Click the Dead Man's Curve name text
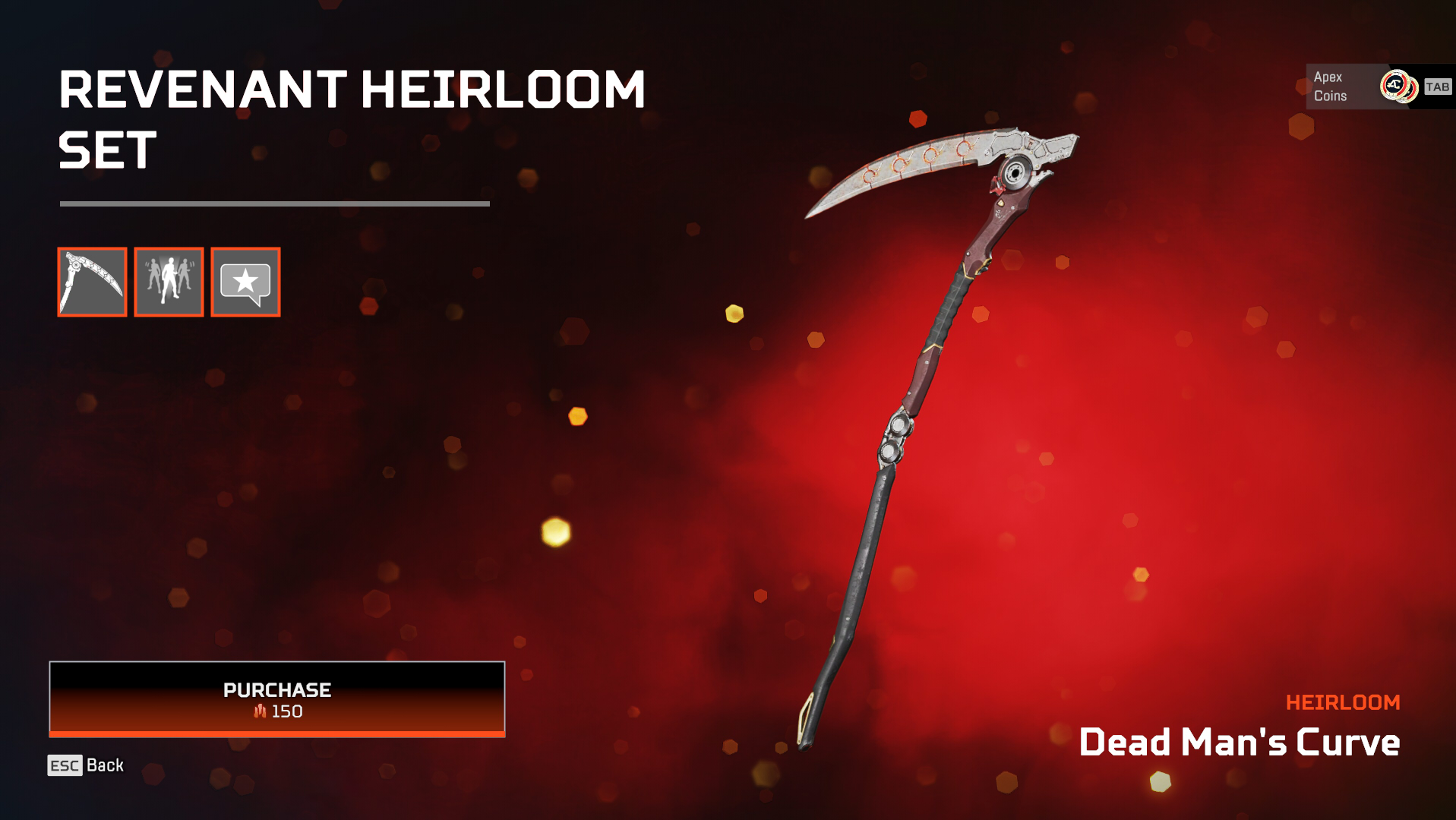1456x820 pixels. tap(1240, 742)
